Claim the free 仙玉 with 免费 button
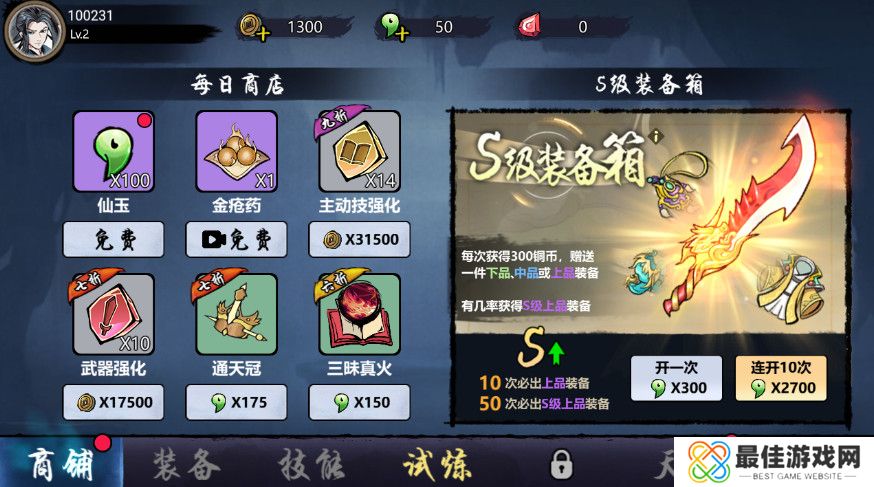The width and height of the screenshot is (874, 487). pos(113,239)
